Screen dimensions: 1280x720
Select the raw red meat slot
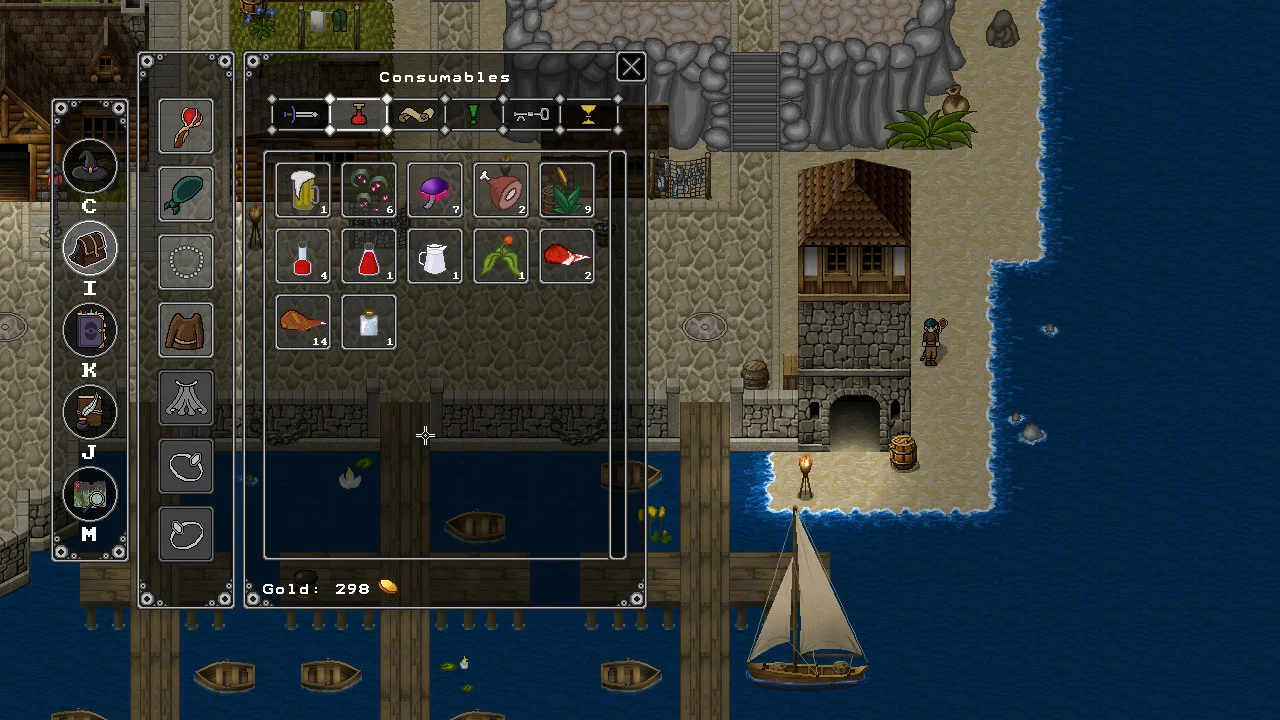(567, 256)
